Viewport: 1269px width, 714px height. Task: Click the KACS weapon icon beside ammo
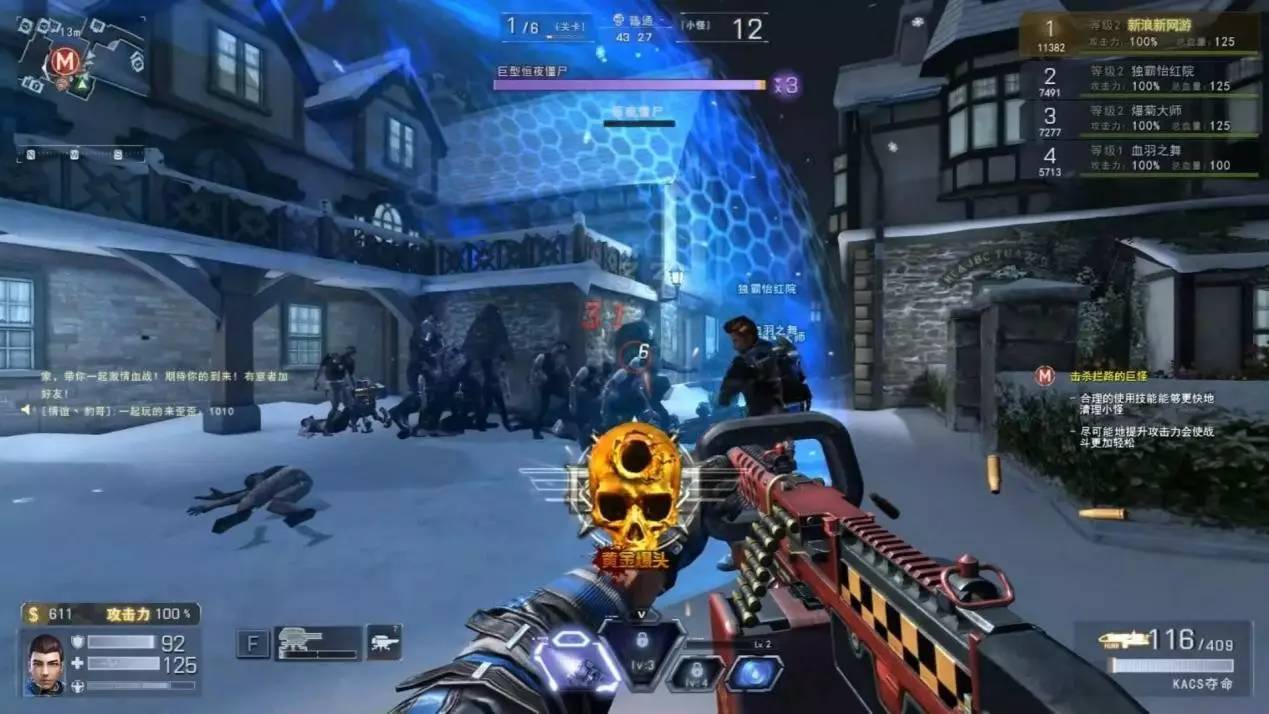pyautogui.click(x=1123, y=639)
